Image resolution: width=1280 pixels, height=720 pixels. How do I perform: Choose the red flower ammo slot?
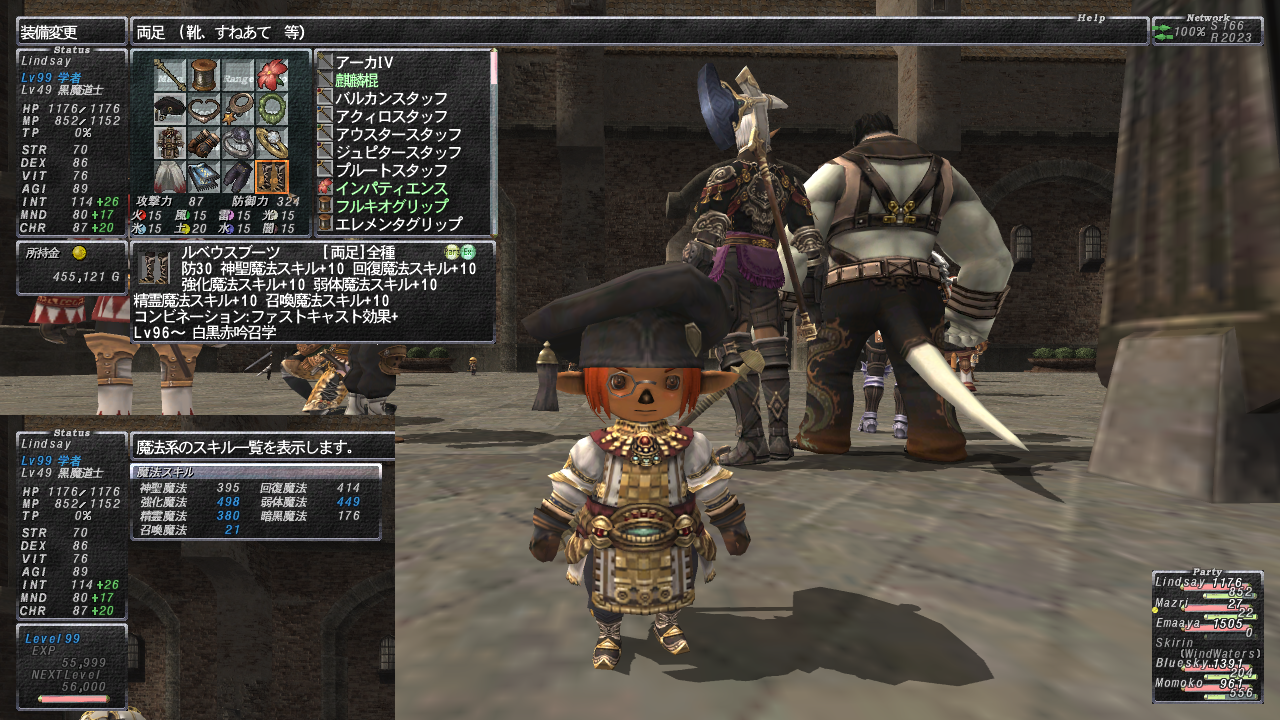[x=271, y=74]
